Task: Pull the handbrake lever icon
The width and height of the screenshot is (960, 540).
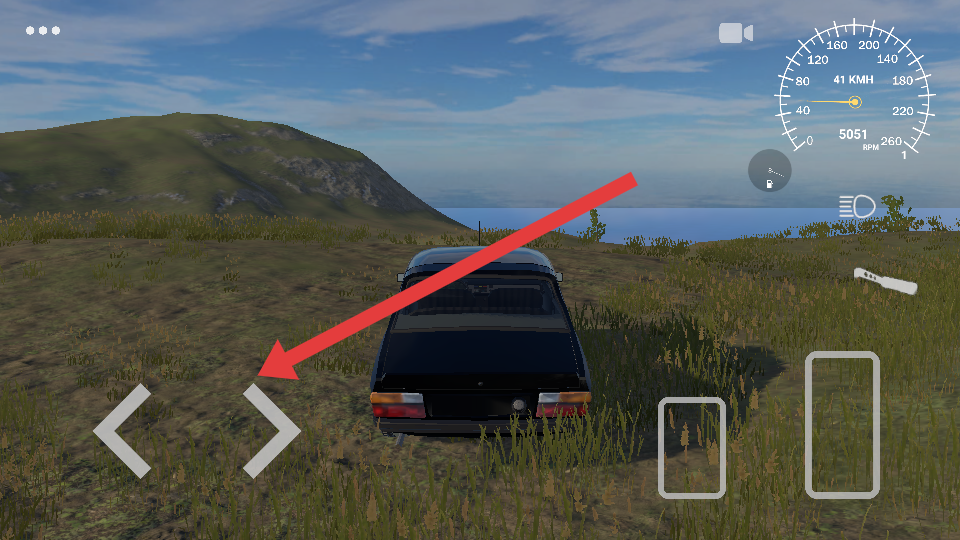Action: click(x=885, y=280)
